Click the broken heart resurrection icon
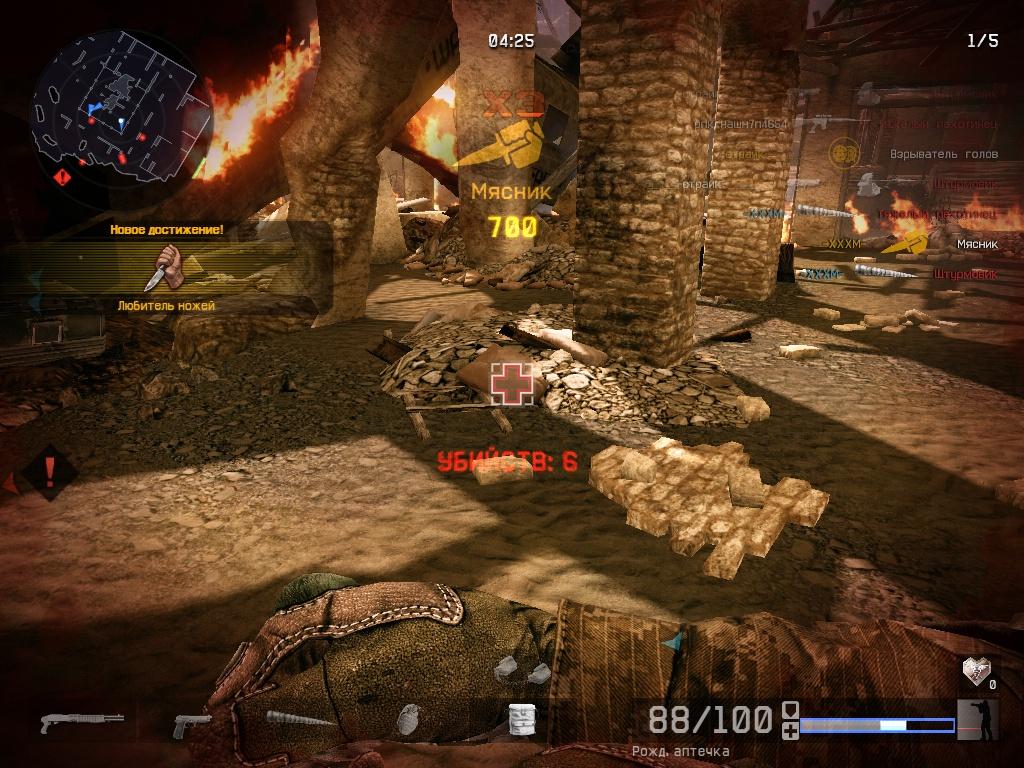Screen dimensions: 1024x768 (975, 668)
